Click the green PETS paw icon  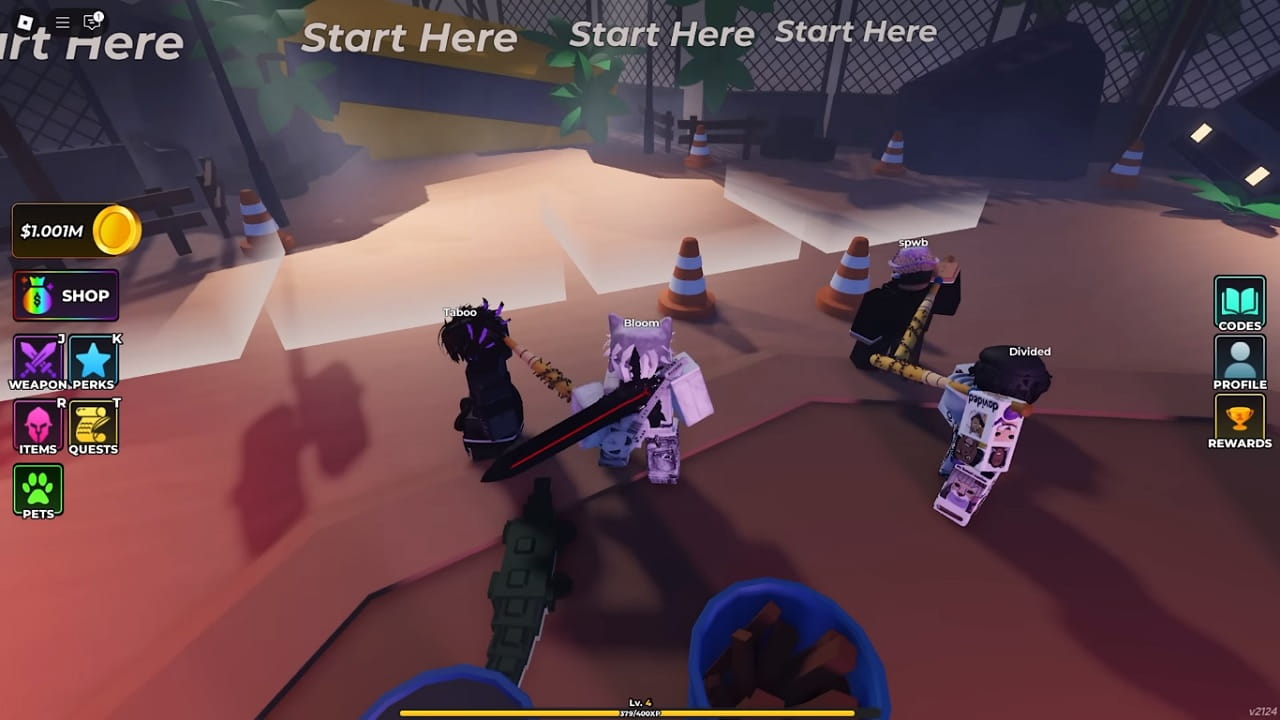tap(38, 488)
